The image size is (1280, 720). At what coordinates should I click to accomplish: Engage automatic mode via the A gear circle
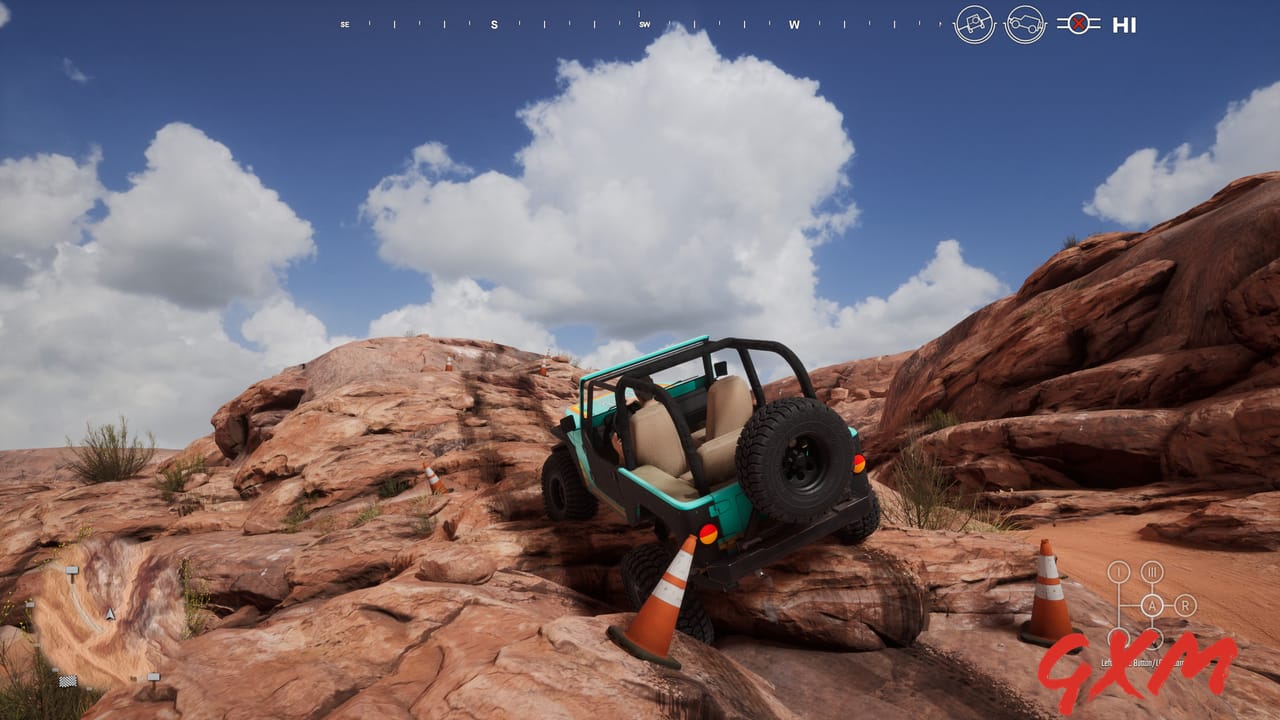1152,605
